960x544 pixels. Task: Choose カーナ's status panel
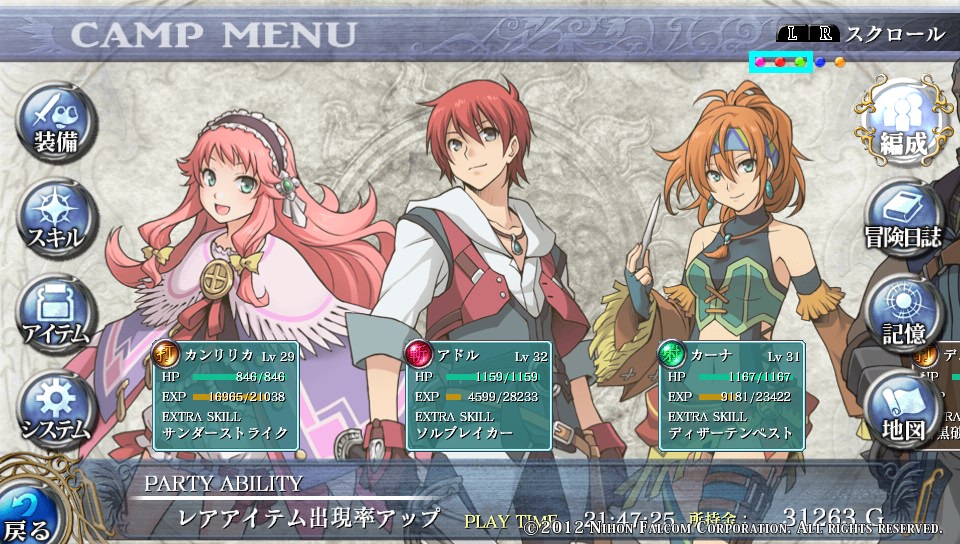(731, 394)
